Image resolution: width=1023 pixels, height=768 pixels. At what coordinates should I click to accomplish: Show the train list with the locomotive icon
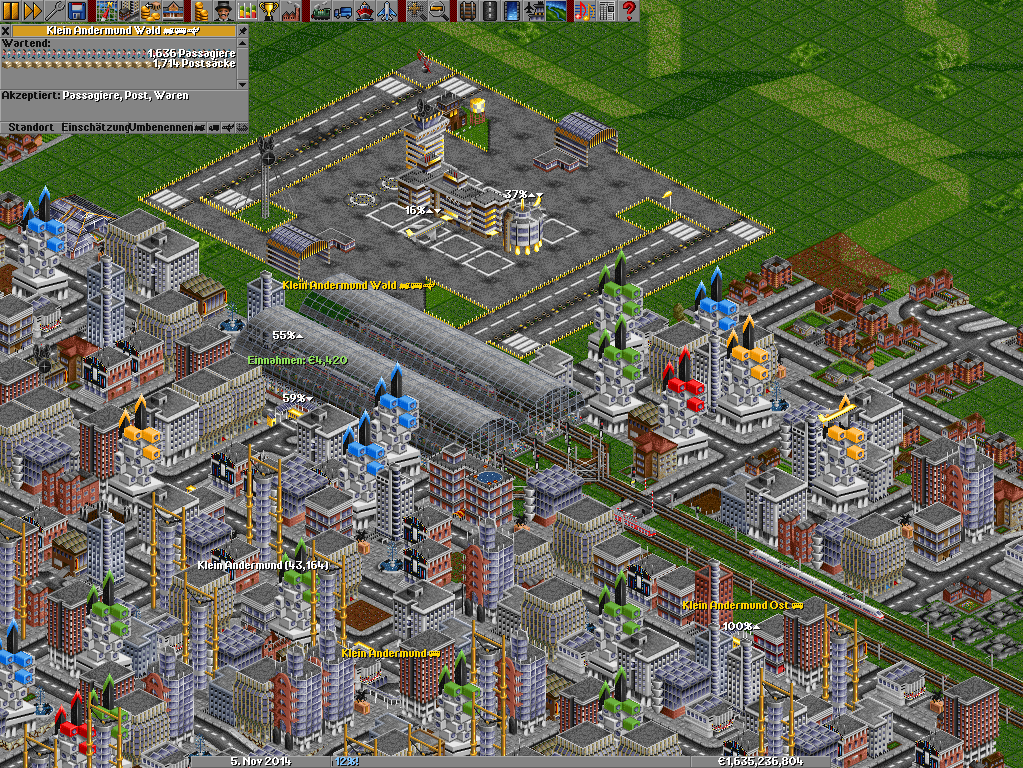[x=321, y=11]
